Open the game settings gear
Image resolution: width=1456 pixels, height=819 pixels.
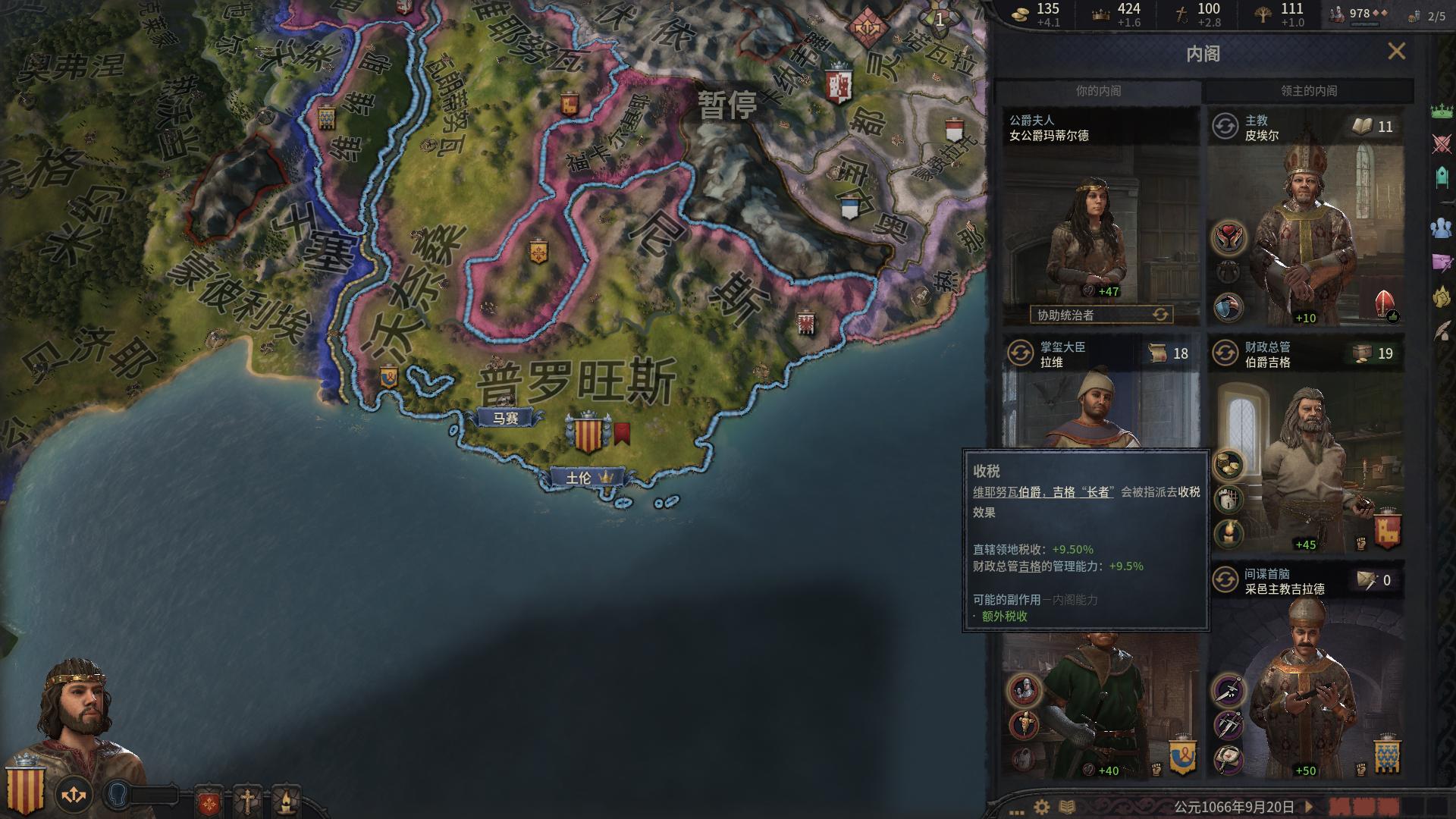click(1042, 807)
